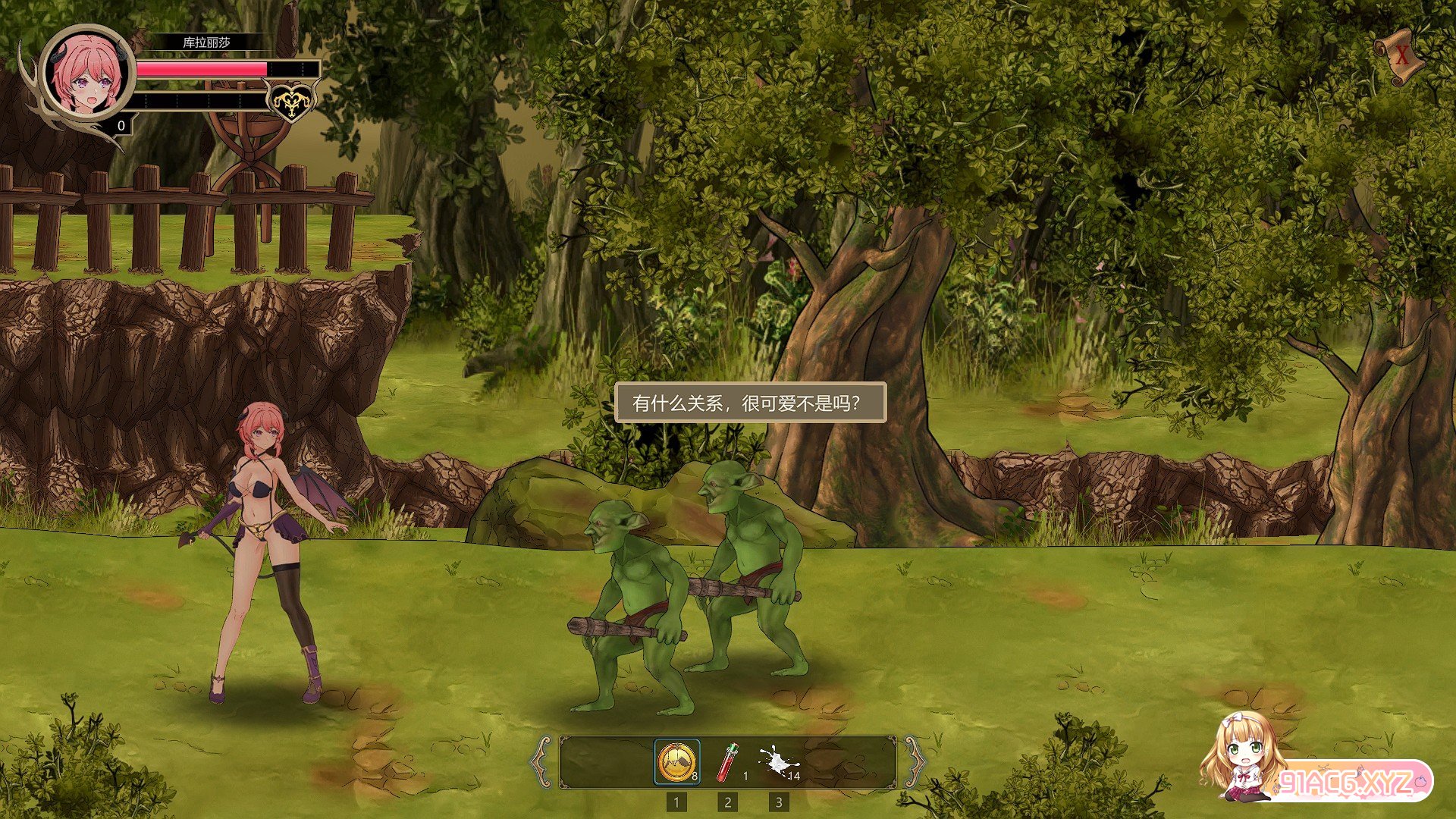Advance hotbar with the right arrow ornament
Image resolution: width=1456 pixels, height=819 pixels.
point(914,762)
